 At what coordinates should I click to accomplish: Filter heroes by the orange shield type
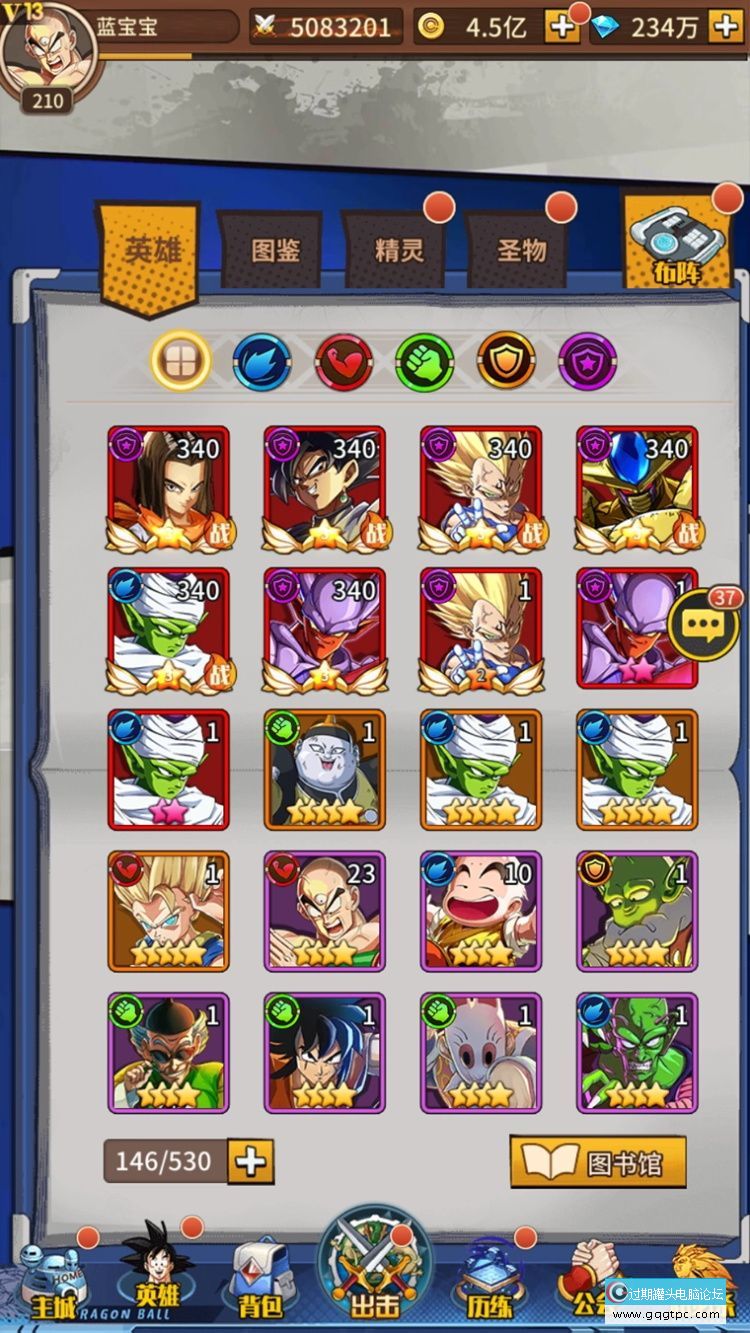[506, 361]
